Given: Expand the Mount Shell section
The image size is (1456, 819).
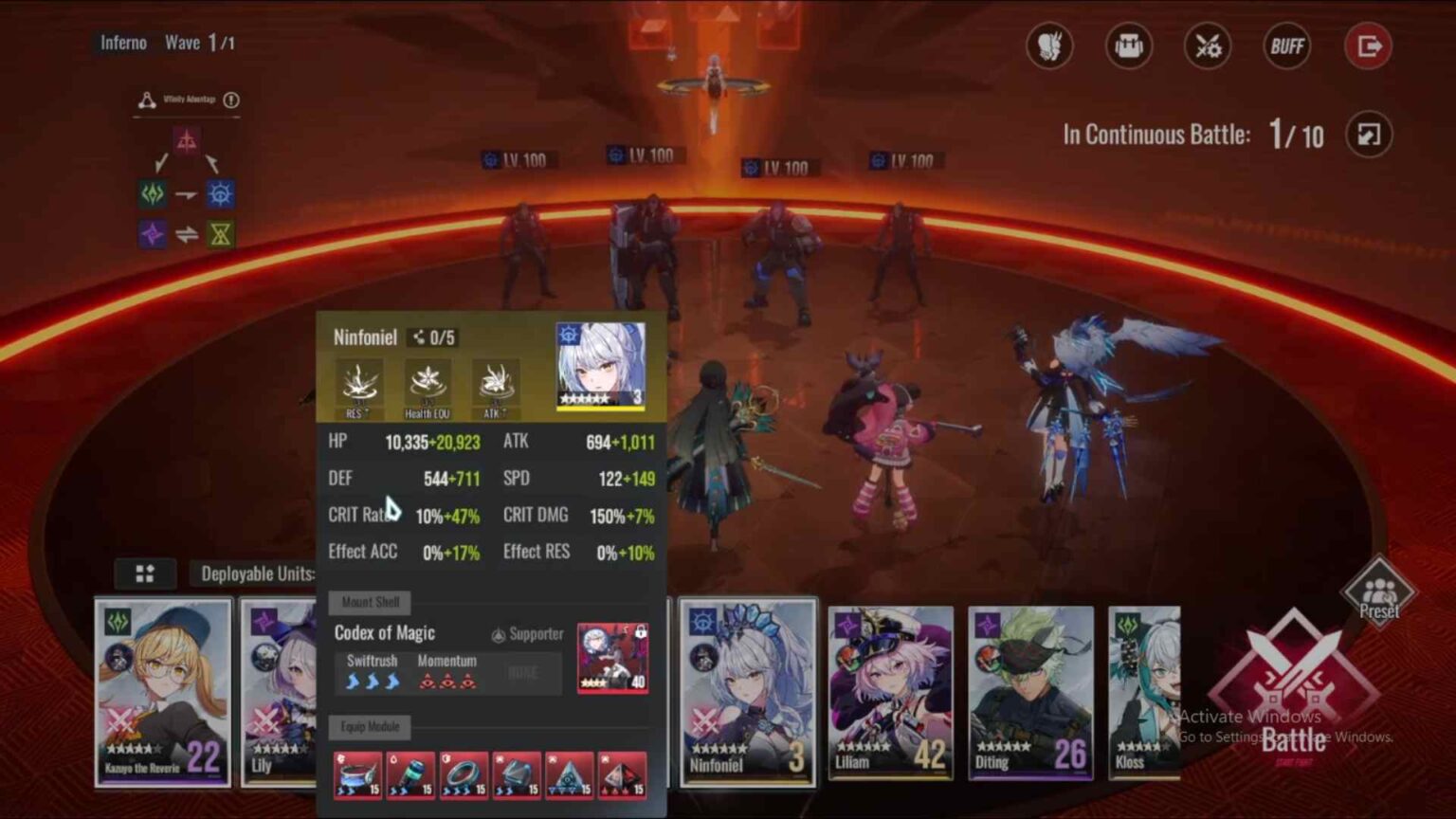Looking at the screenshot, I should coord(369,603).
